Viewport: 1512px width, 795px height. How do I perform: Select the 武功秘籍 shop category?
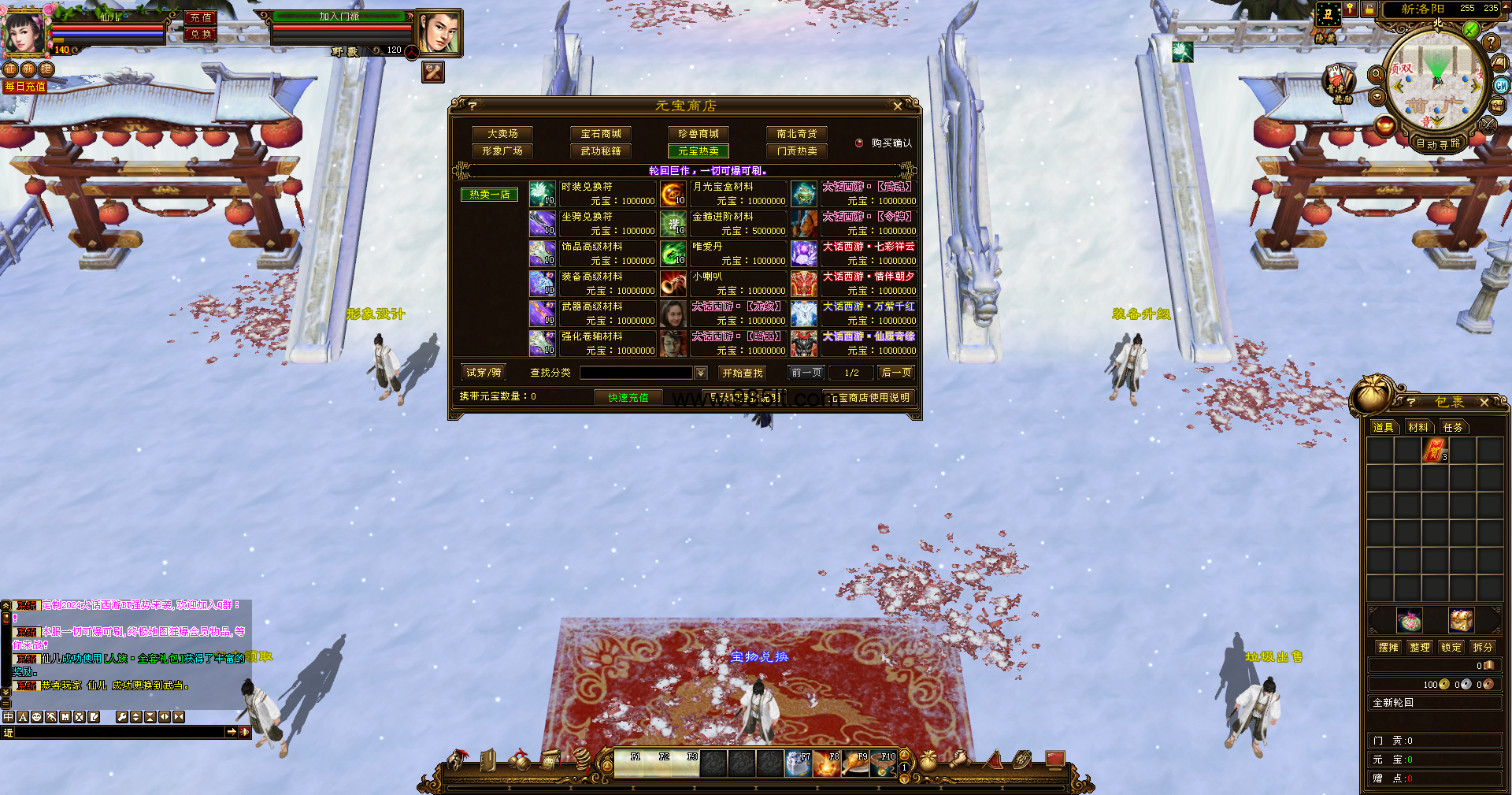click(x=601, y=151)
